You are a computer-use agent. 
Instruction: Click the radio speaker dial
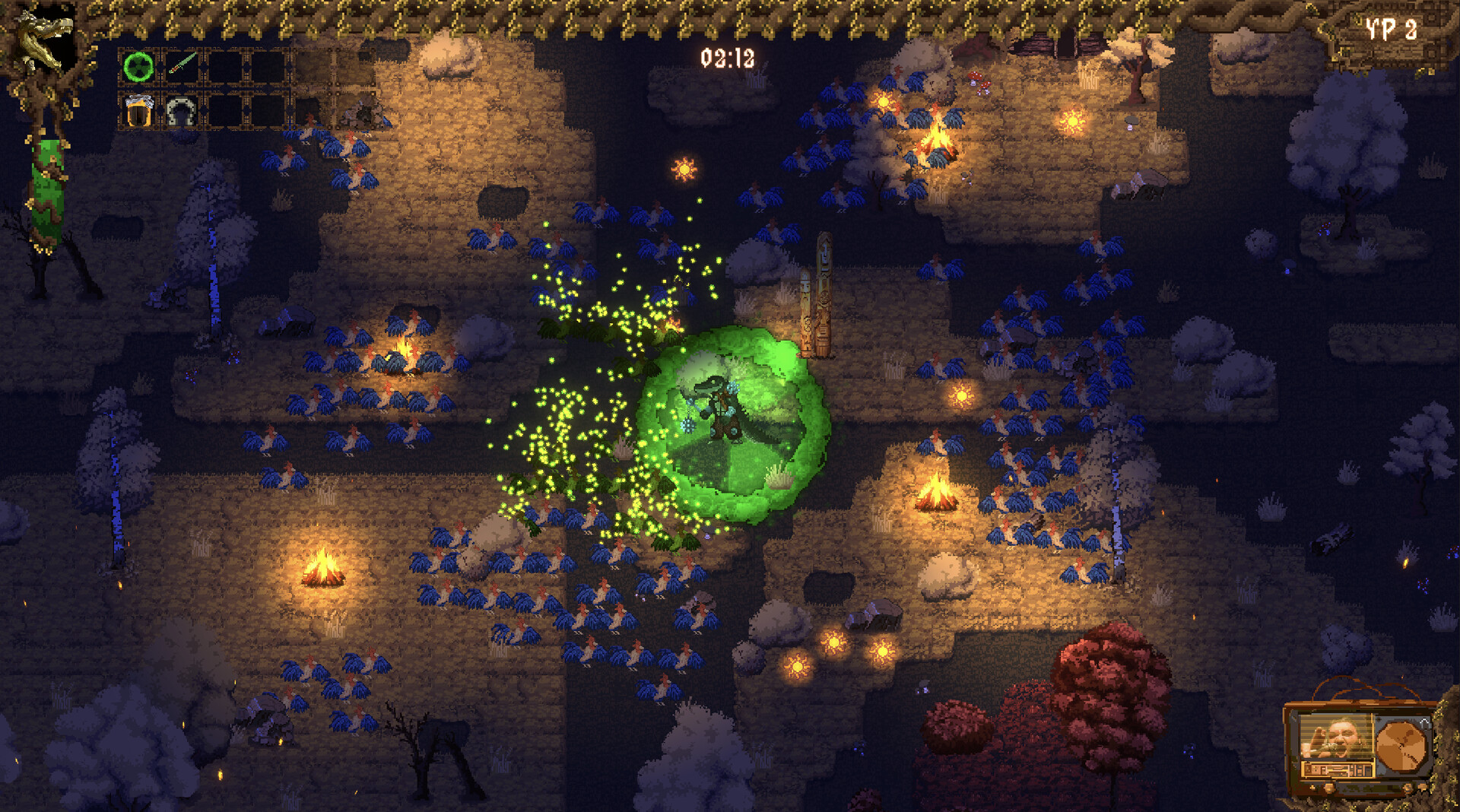point(1401,744)
